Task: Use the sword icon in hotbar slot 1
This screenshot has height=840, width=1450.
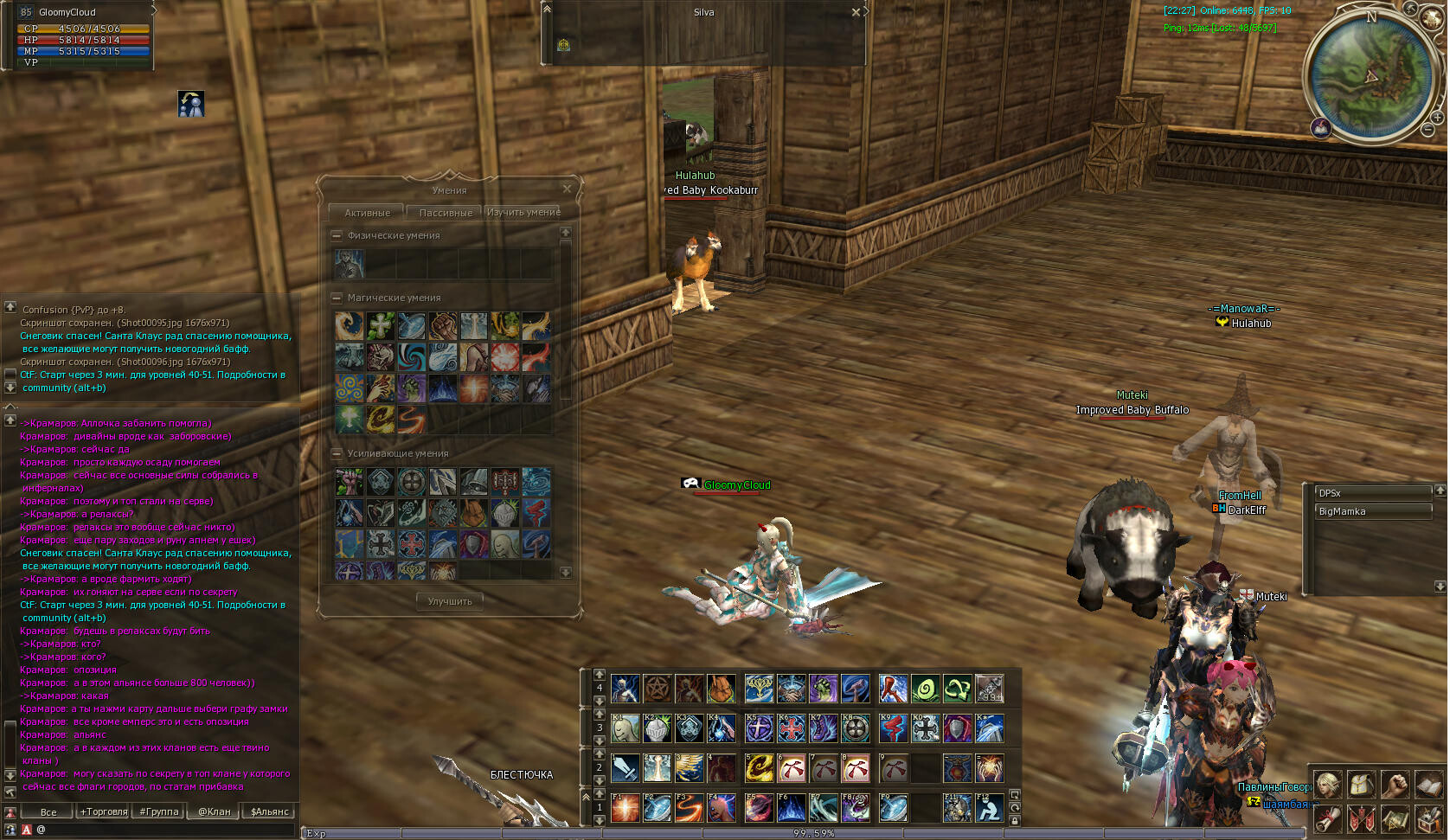Action: point(625,767)
